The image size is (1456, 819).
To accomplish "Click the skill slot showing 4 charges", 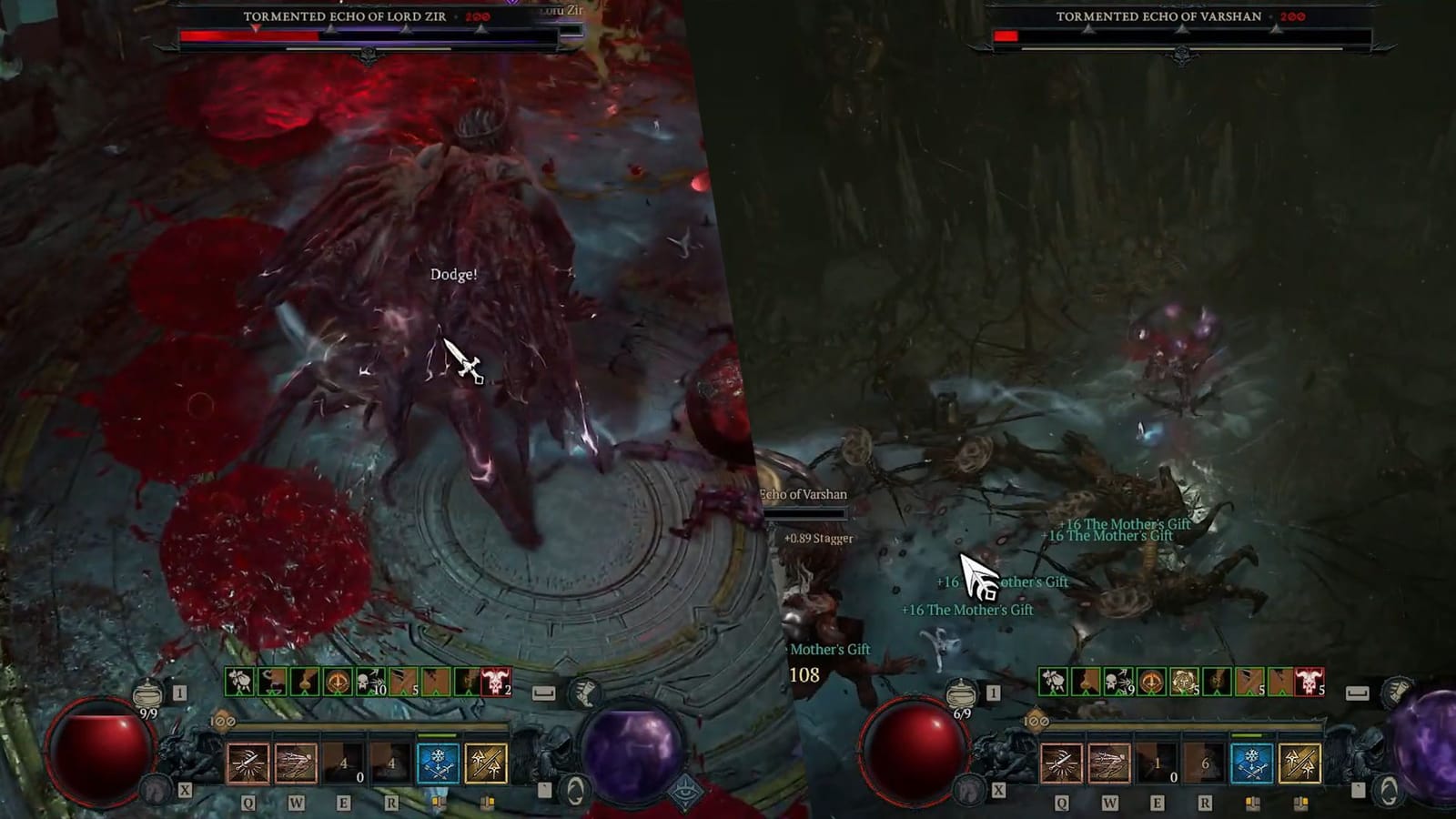I will pos(343,764).
